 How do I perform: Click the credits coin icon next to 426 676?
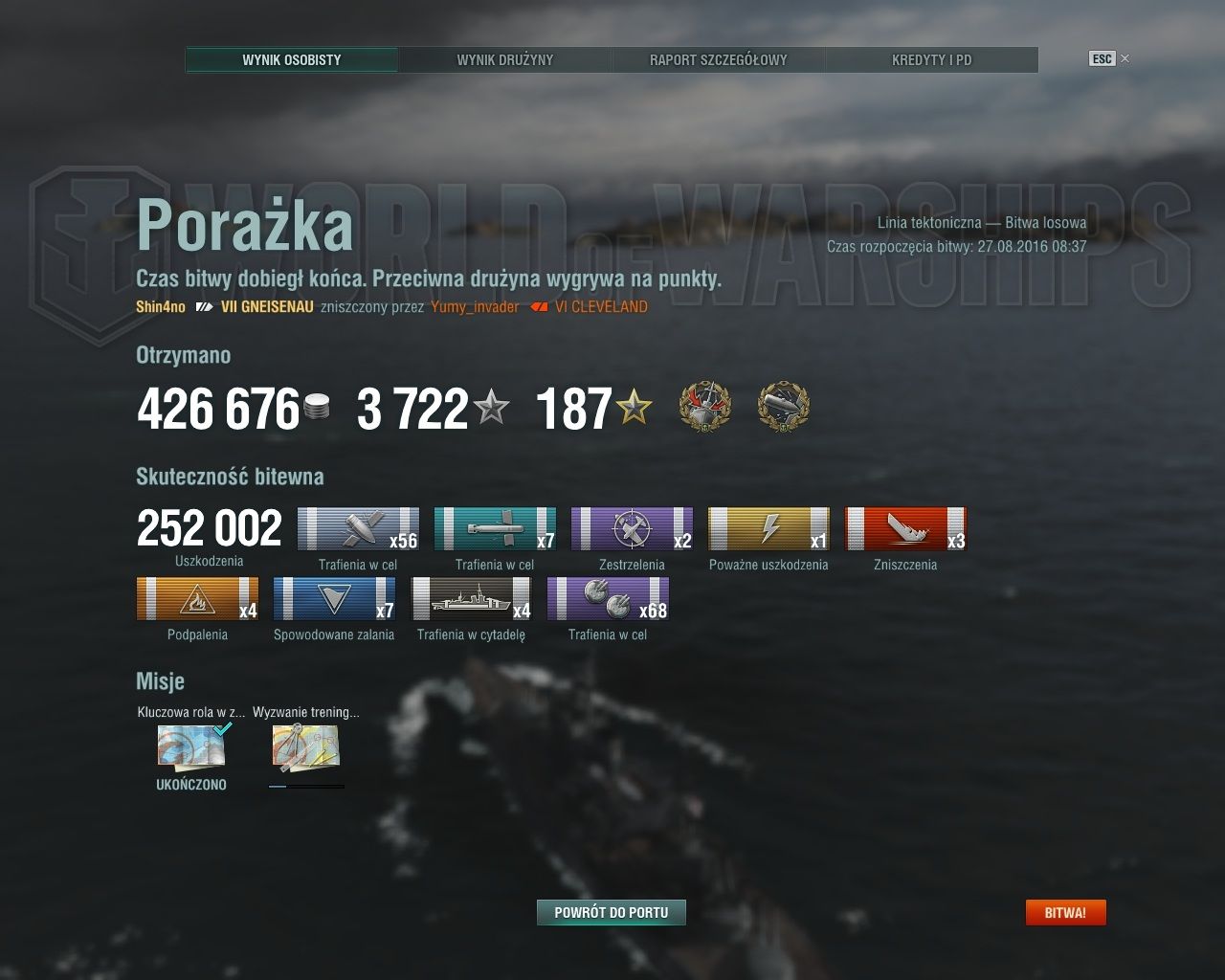click(x=319, y=406)
